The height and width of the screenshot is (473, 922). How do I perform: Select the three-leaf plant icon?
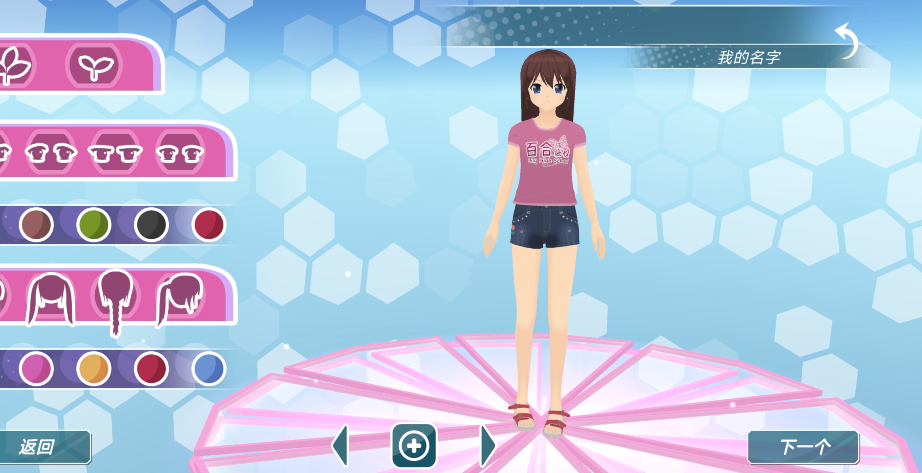[15, 66]
